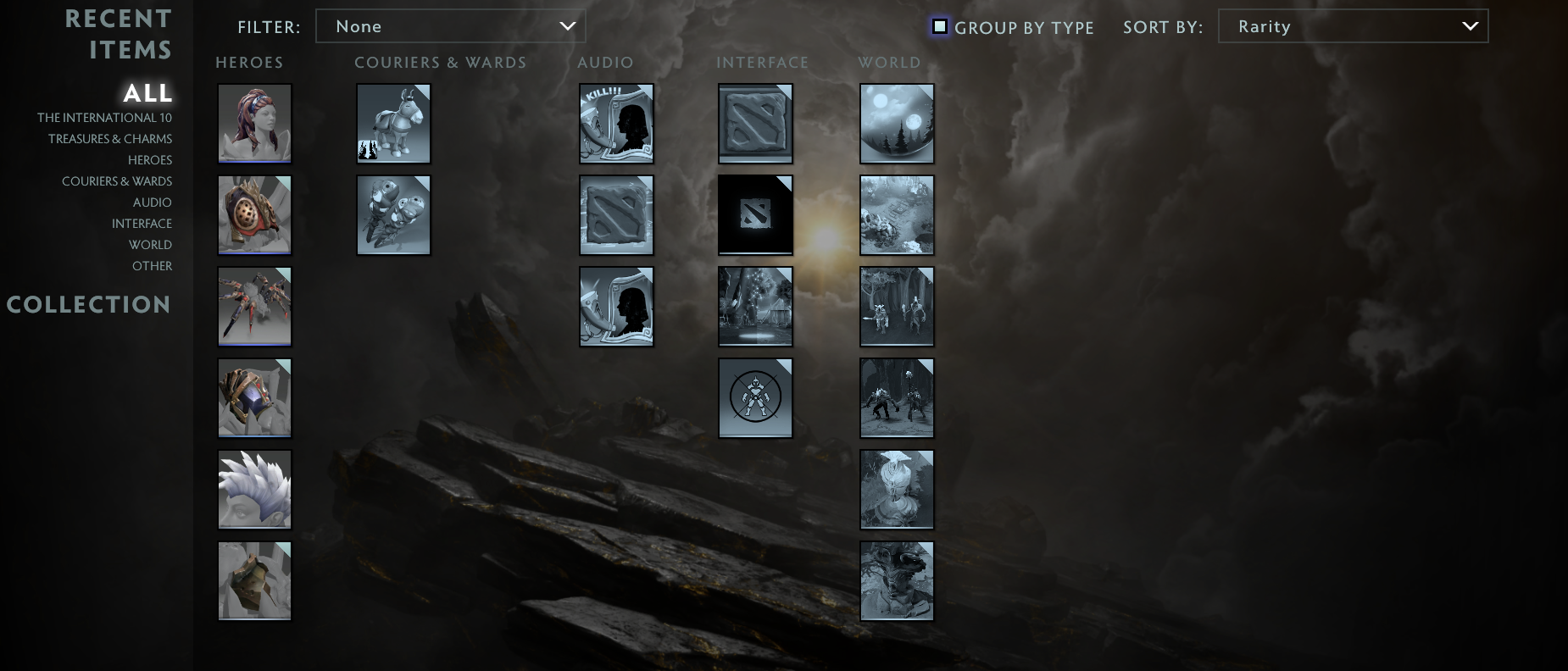Select the stone Dota 2 emblem tile
Viewport: 1568px width, 671px height.
click(x=755, y=123)
